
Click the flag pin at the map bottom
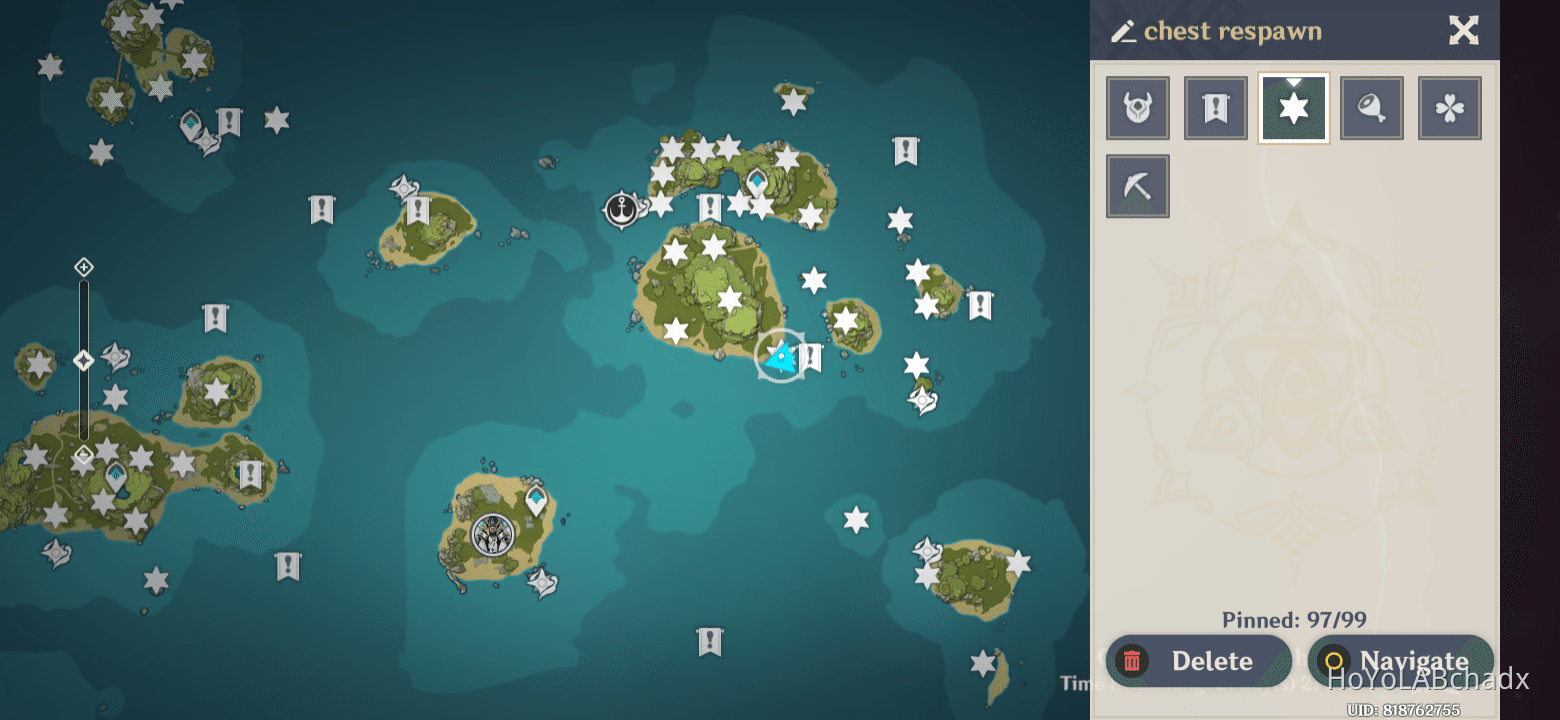(x=711, y=643)
